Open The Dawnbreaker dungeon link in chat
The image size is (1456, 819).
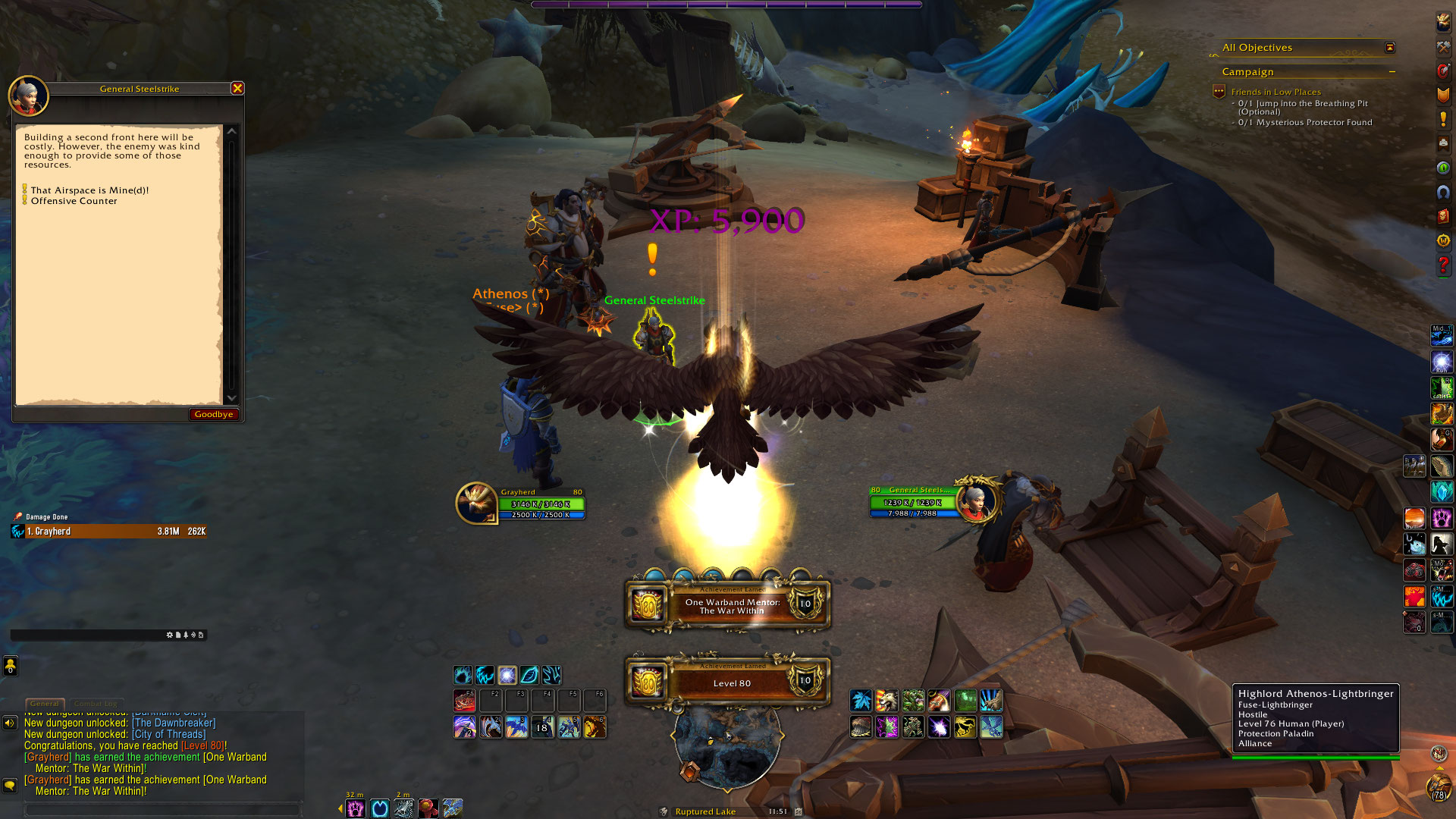click(174, 723)
